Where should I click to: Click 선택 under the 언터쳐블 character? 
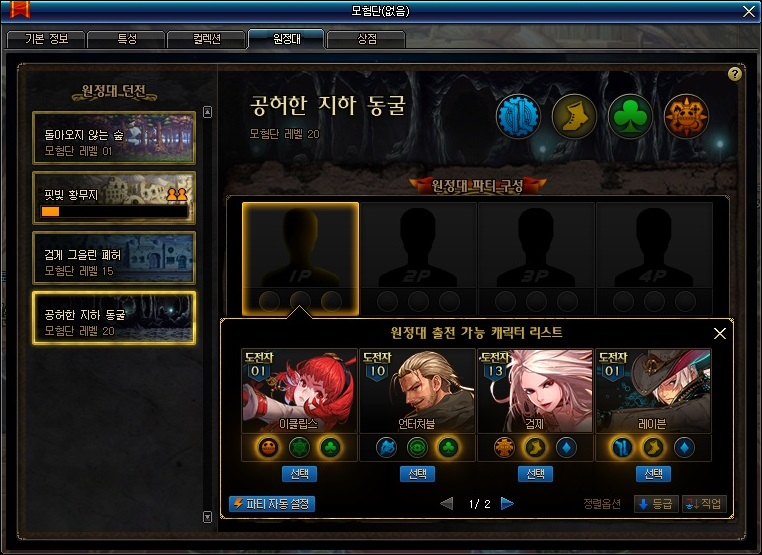(417, 474)
